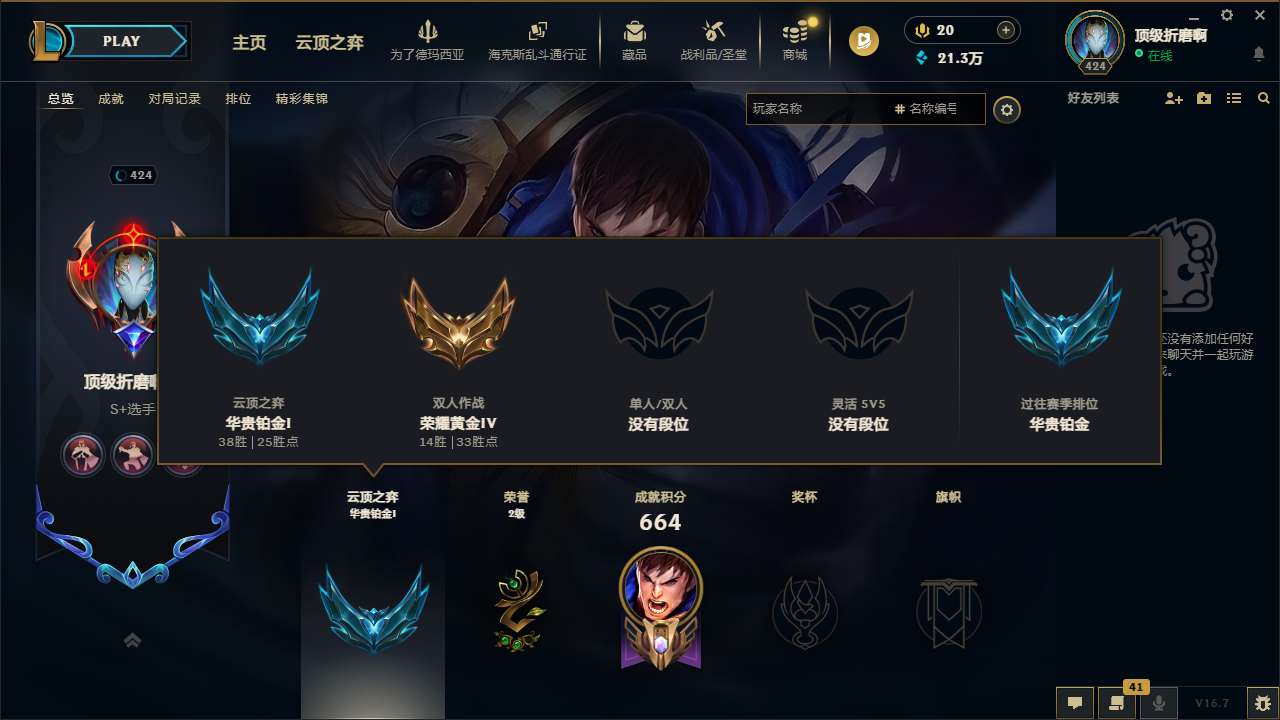Toggle the friends list display options
Image resolution: width=1280 pixels, height=720 pixels.
(1233, 98)
